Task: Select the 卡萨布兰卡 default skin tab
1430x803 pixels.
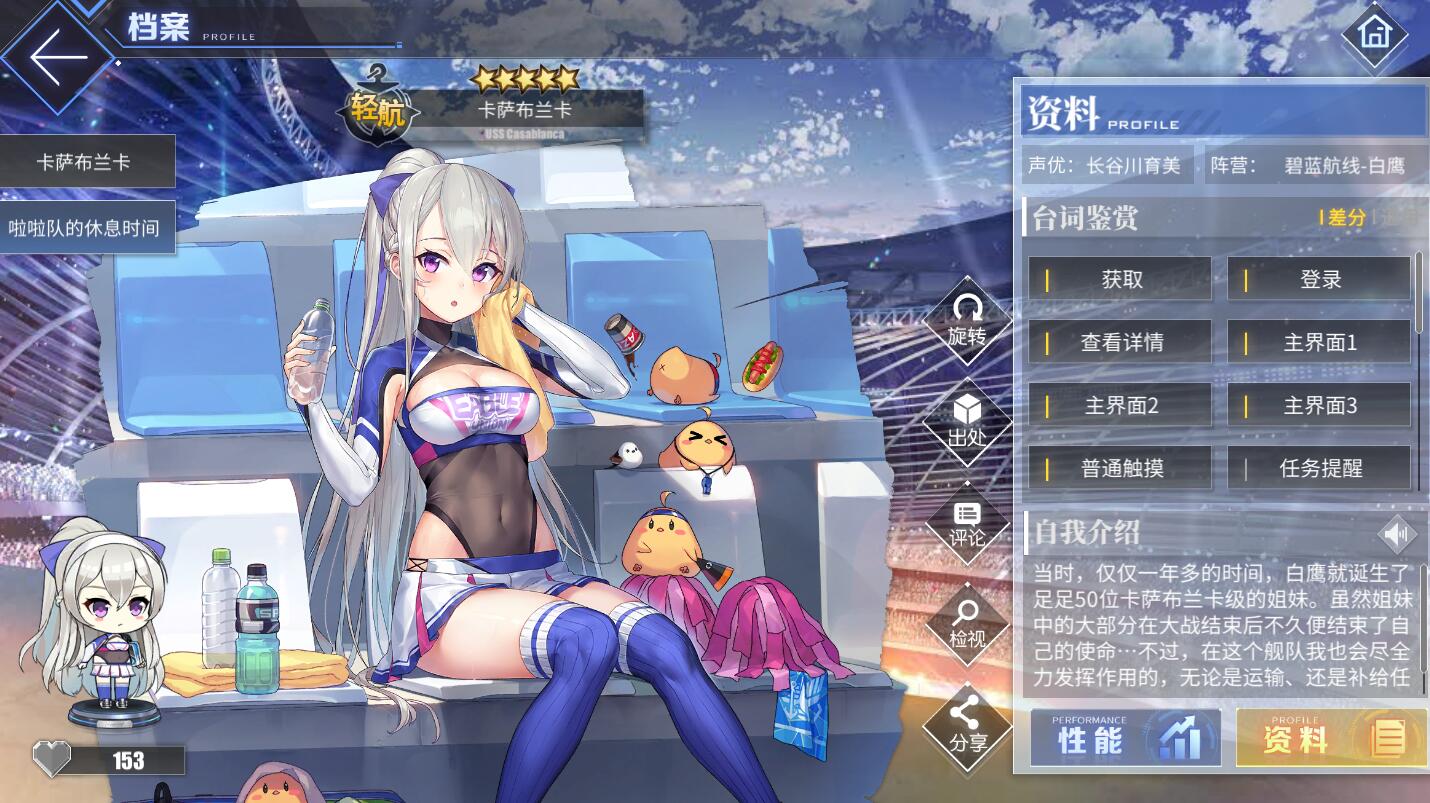Action: [x=87, y=162]
